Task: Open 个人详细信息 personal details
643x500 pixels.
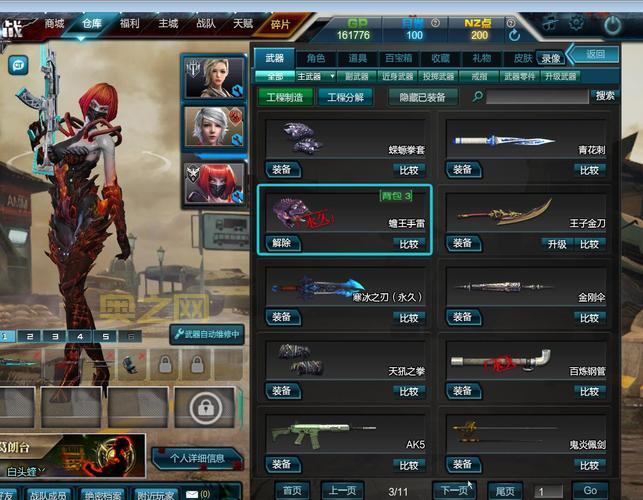Action: 197,458
